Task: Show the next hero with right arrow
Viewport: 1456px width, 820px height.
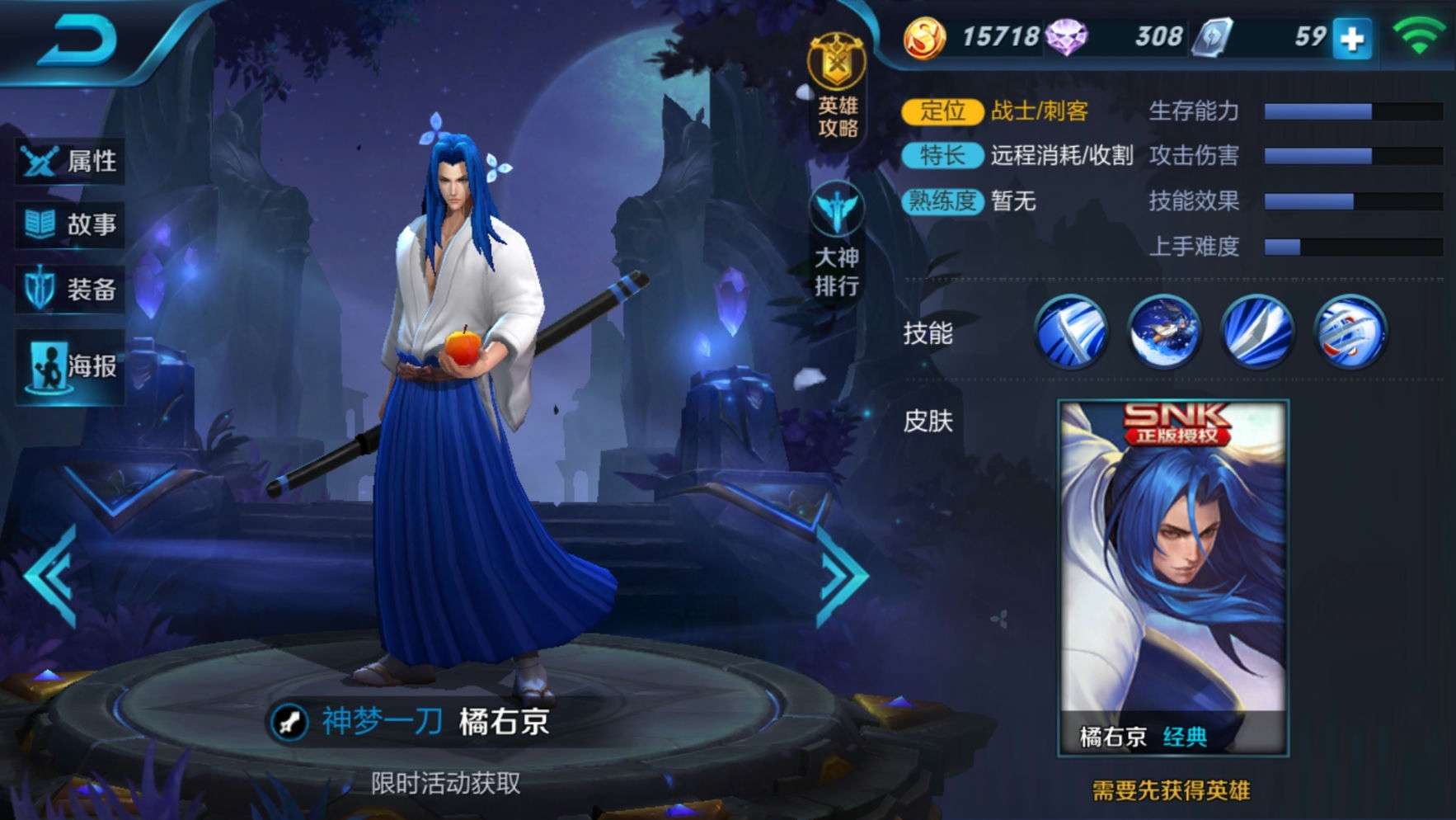Action: 843,577
